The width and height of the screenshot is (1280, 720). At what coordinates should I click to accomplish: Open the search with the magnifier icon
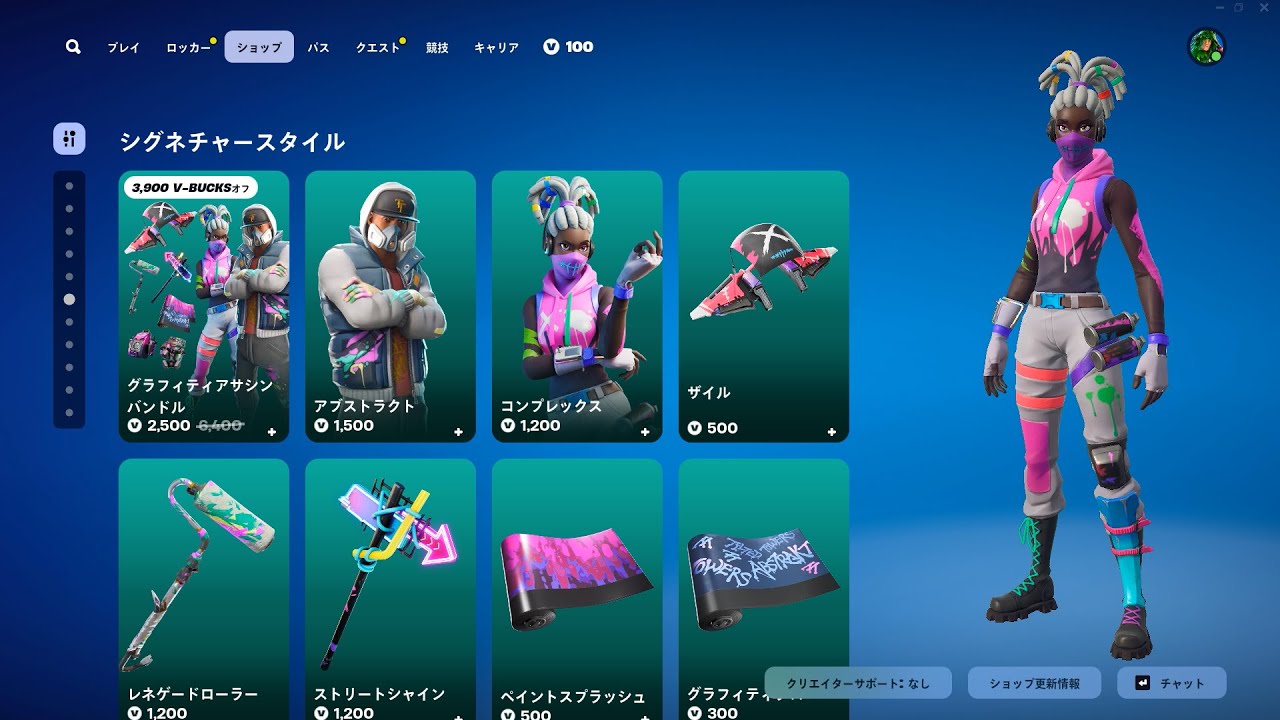[x=72, y=46]
